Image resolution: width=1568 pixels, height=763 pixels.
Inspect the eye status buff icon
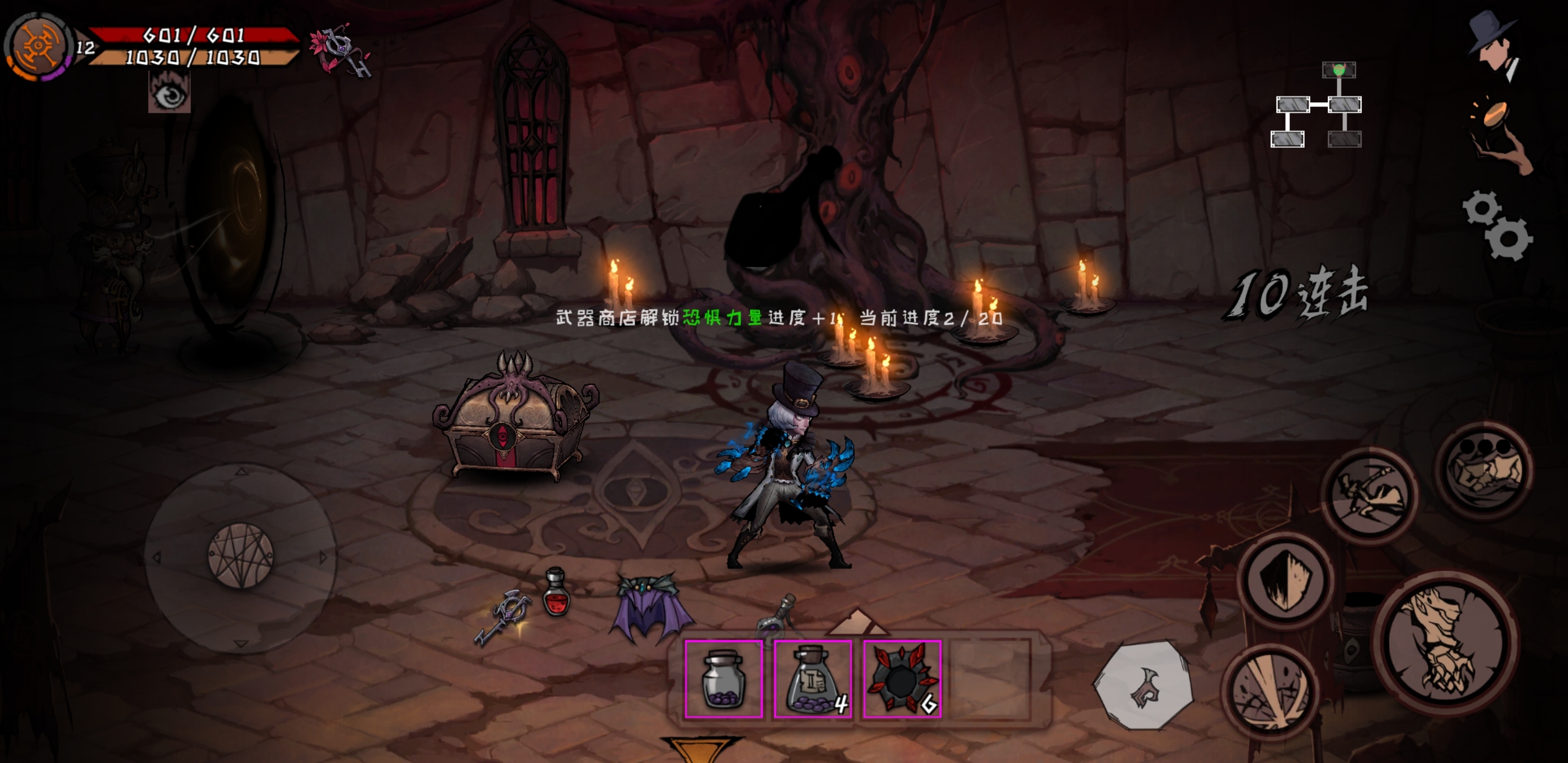point(169,93)
